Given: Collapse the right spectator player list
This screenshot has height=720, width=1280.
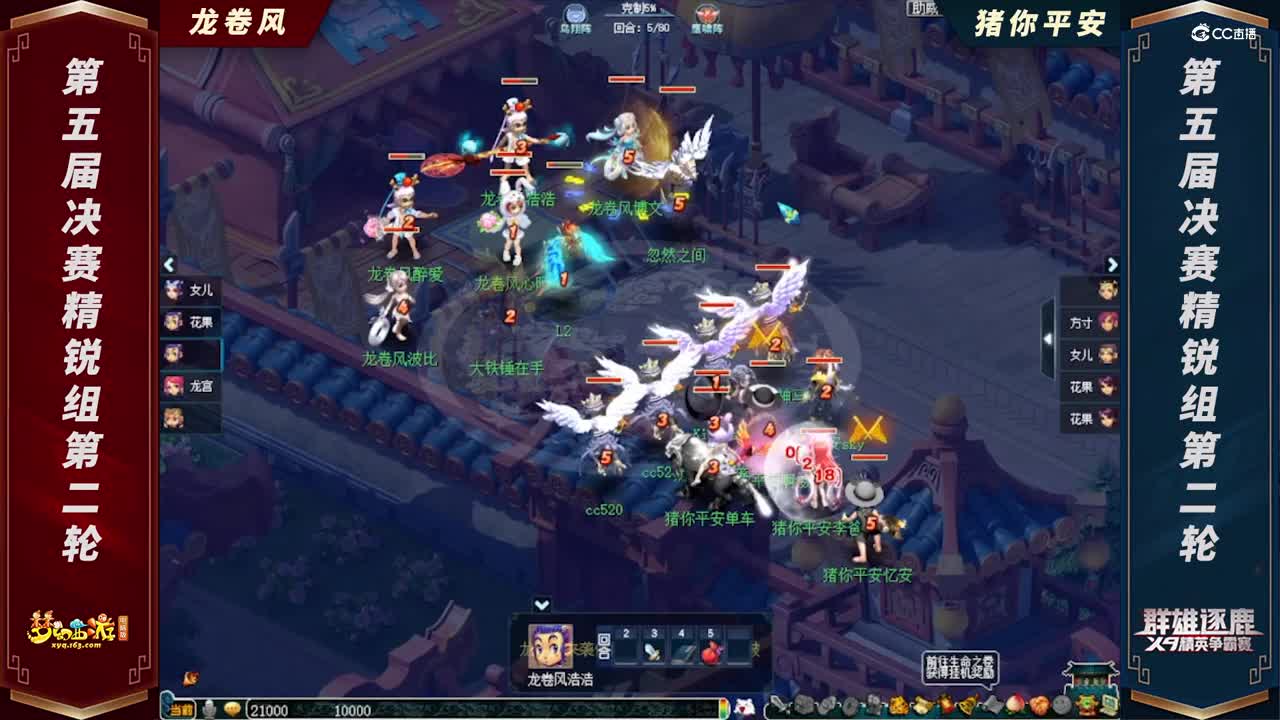Looking at the screenshot, I should pos(1113,262).
